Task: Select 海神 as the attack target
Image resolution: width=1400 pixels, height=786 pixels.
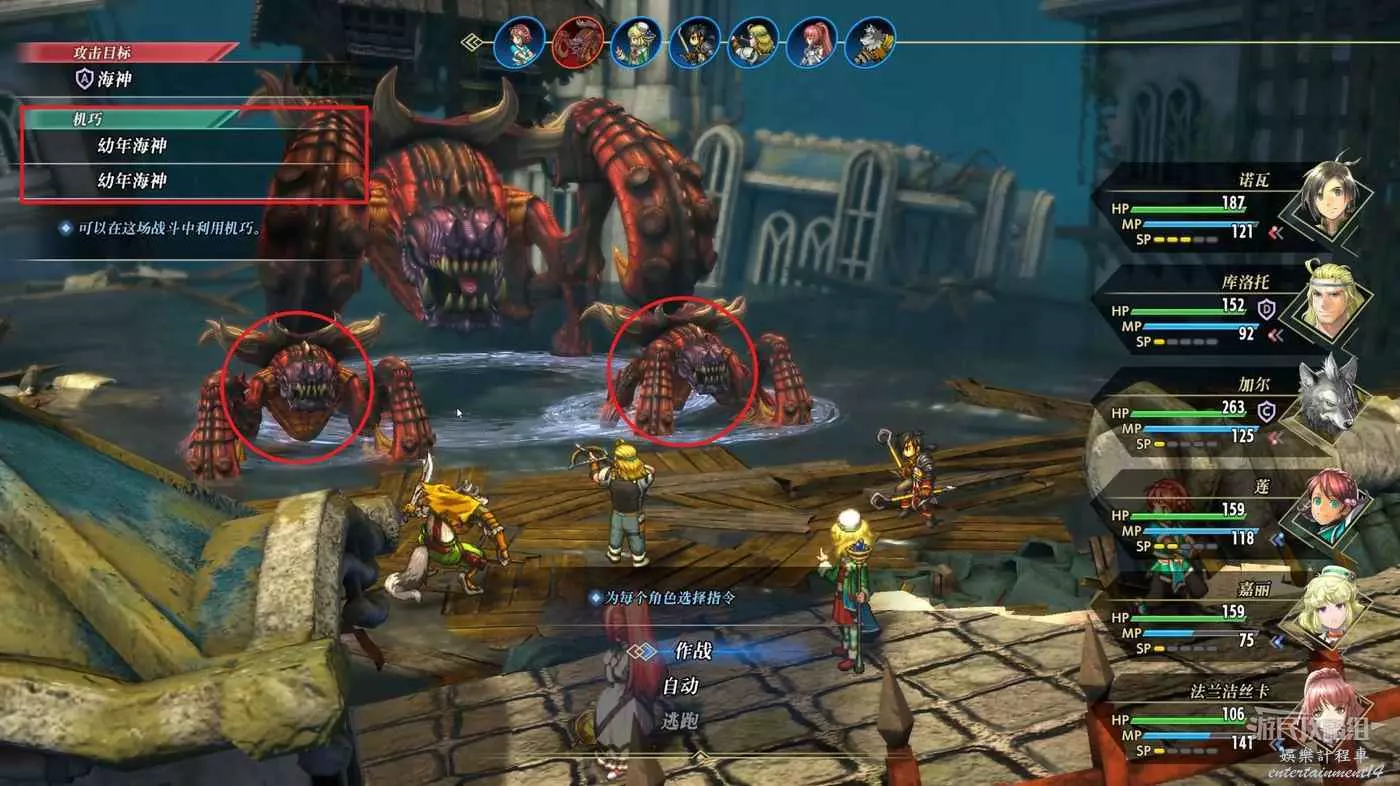Action: point(116,79)
